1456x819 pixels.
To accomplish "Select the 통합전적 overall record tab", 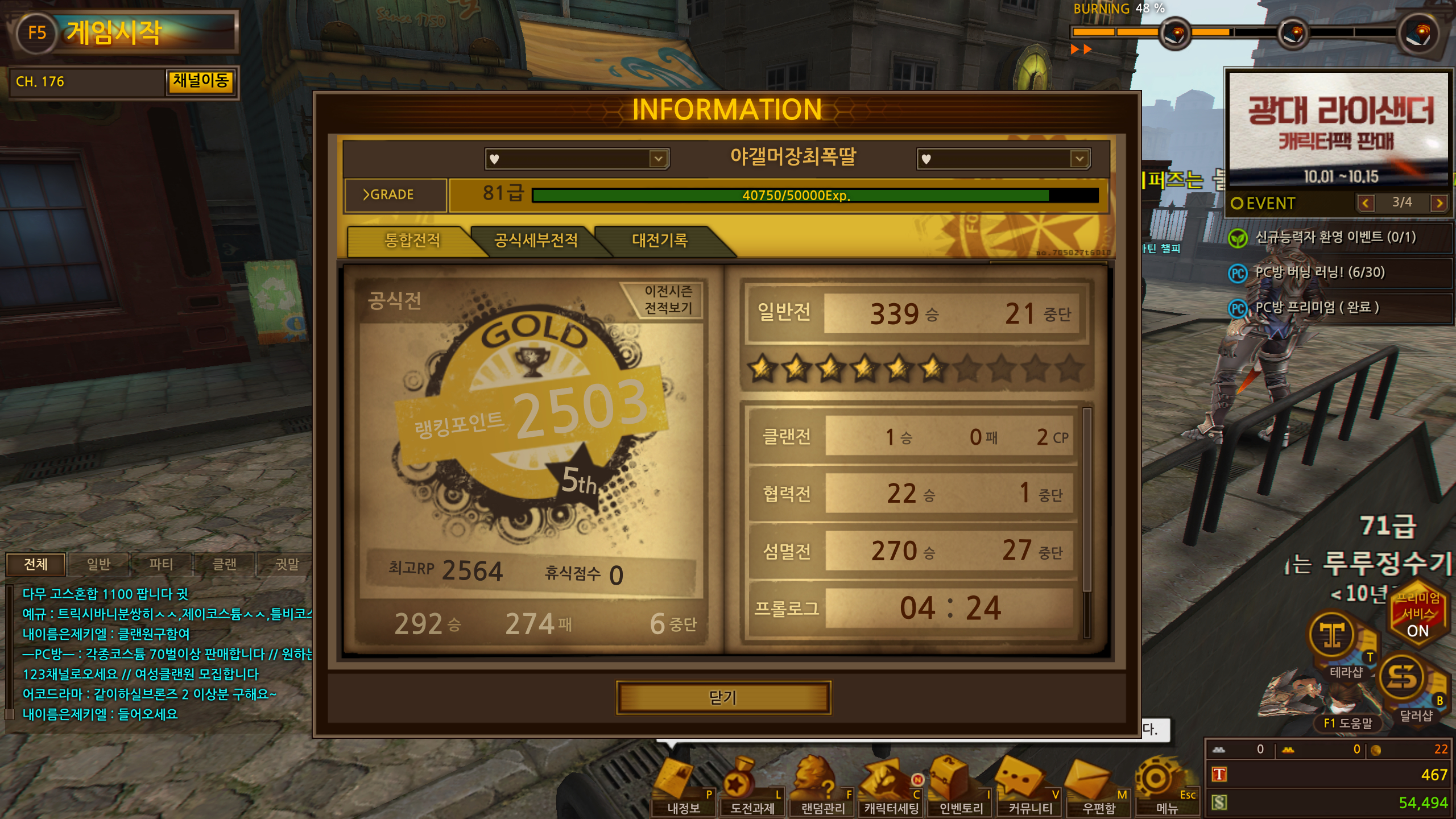I will pyautogui.click(x=412, y=241).
